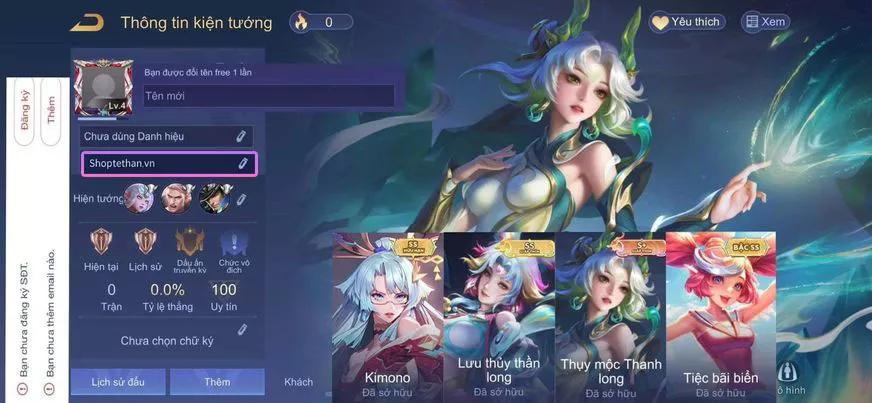The height and width of the screenshot is (403, 872).
Task: Pick the Thụy mộc Thanh long skin
Action: [610, 316]
